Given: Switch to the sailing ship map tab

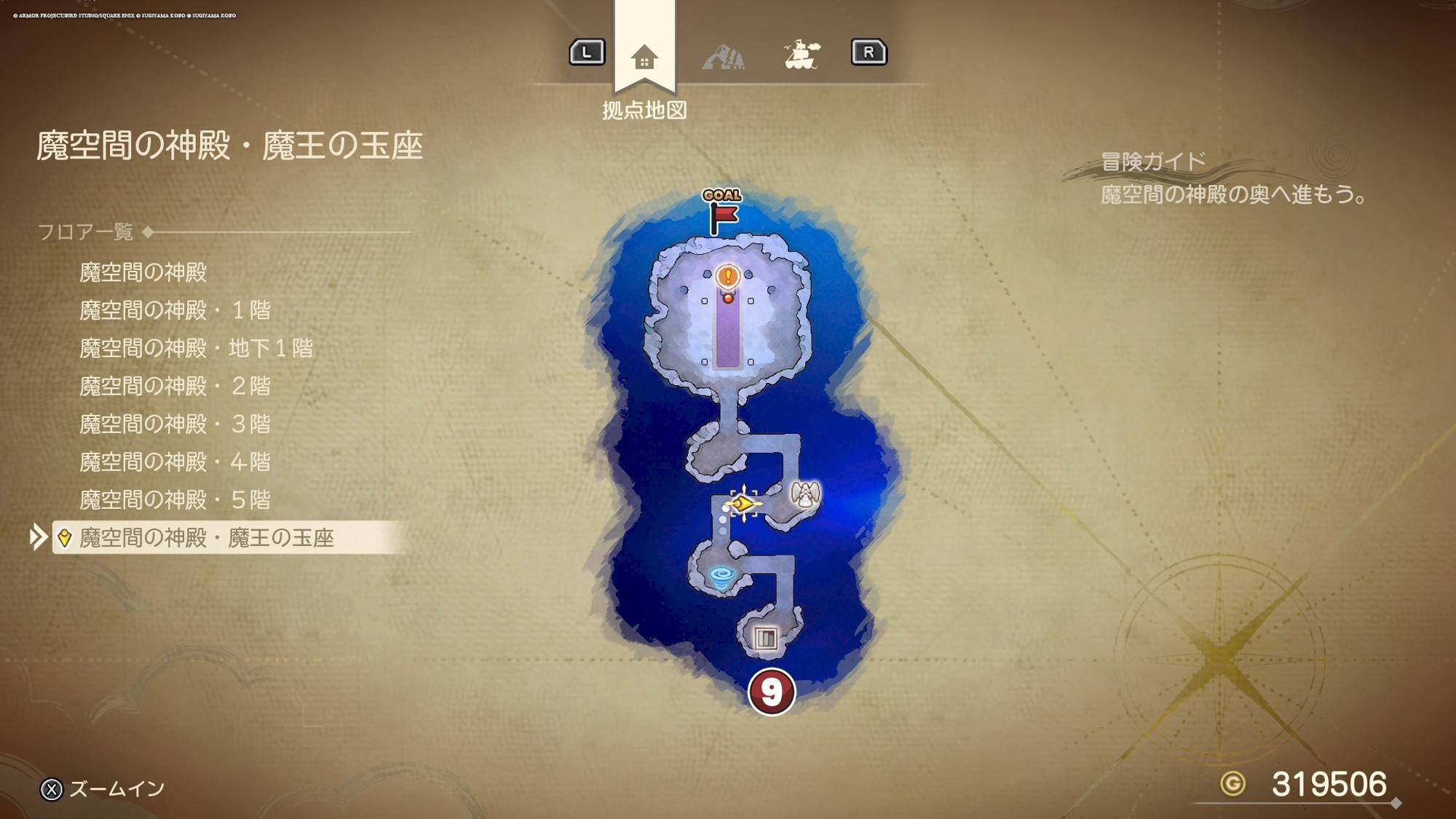Looking at the screenshot, I should (802, 55).
